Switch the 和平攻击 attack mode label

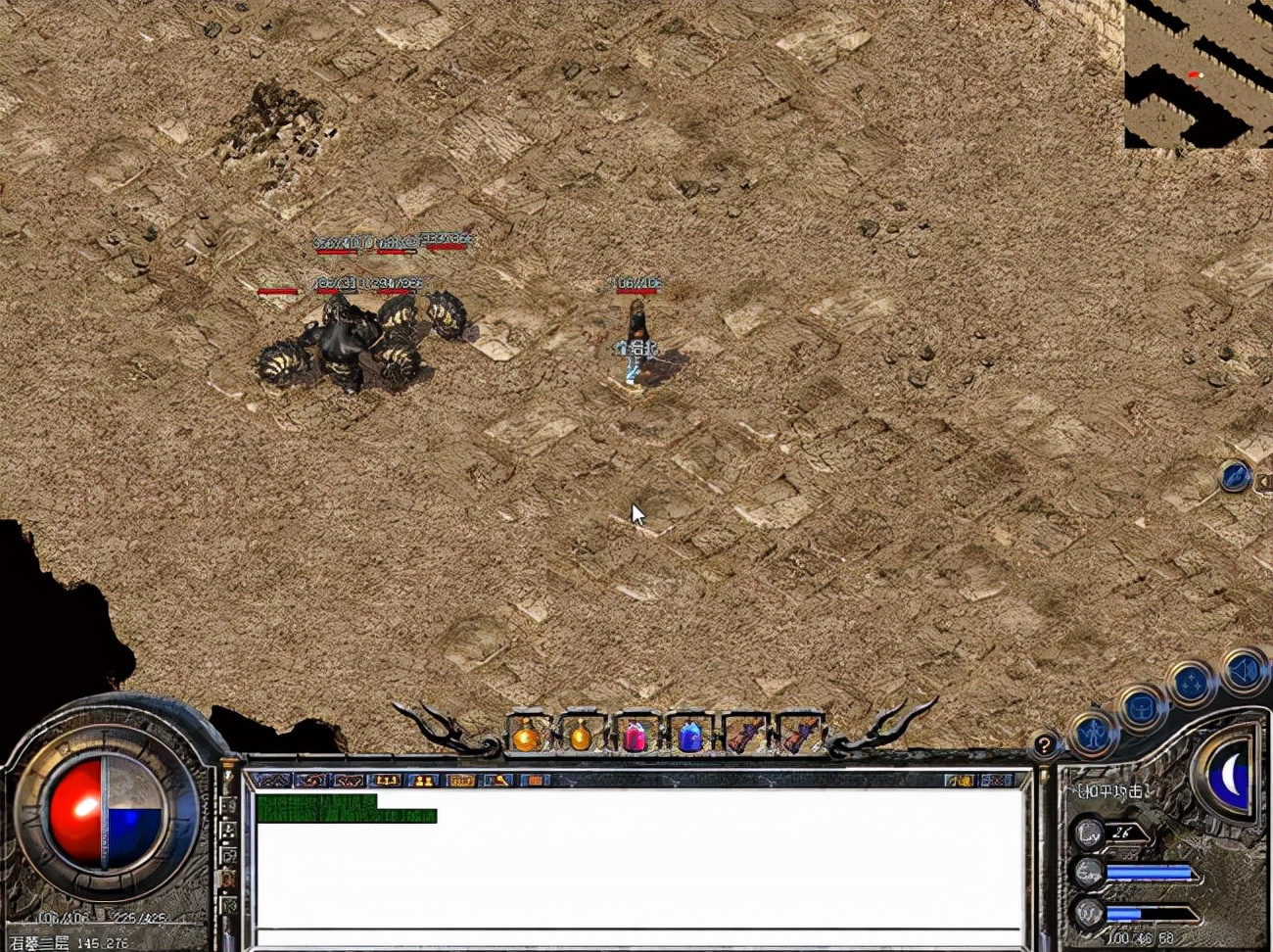coord(1110,791)
